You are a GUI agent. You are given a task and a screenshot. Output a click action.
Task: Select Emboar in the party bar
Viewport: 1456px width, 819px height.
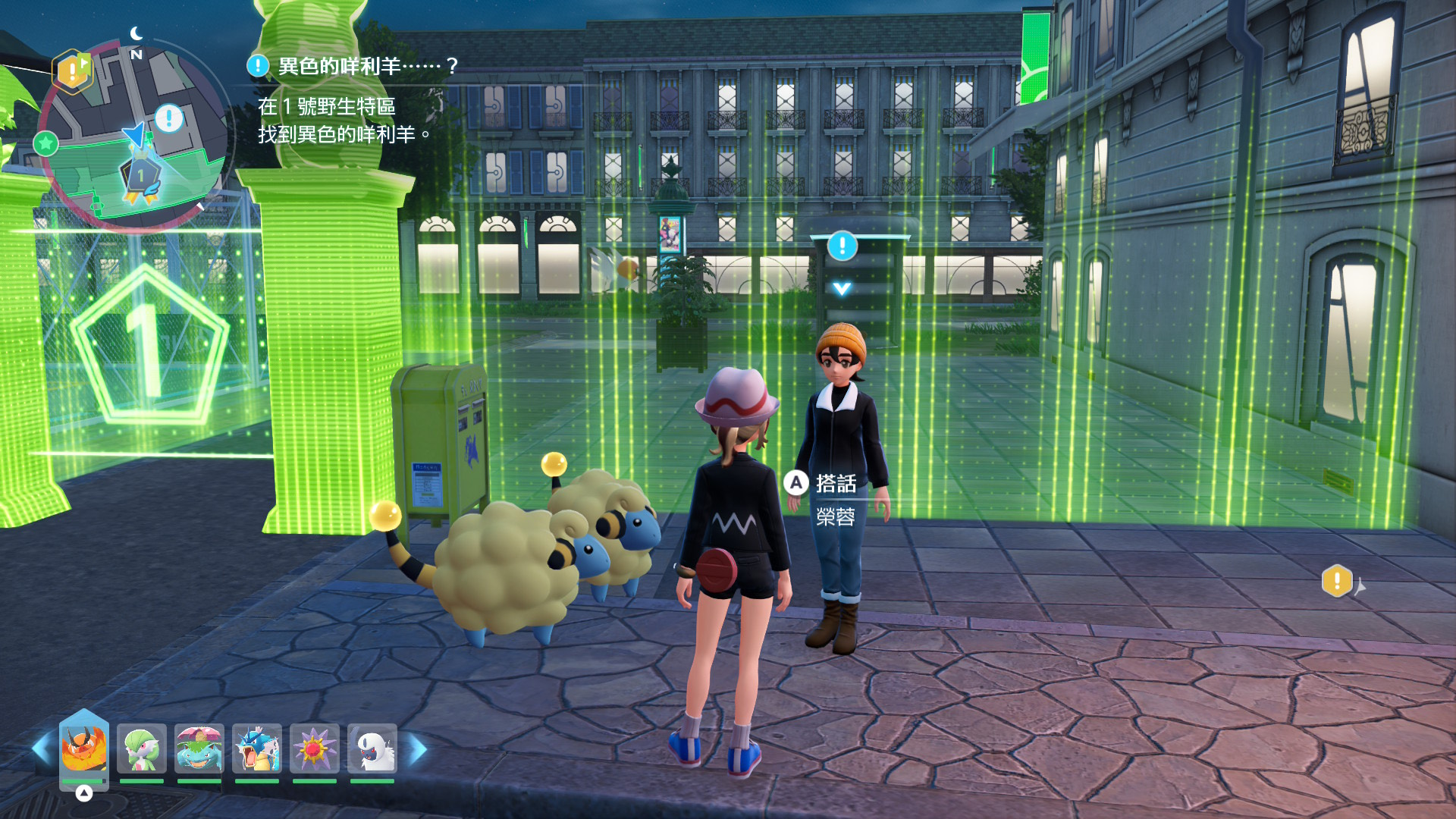84,749
